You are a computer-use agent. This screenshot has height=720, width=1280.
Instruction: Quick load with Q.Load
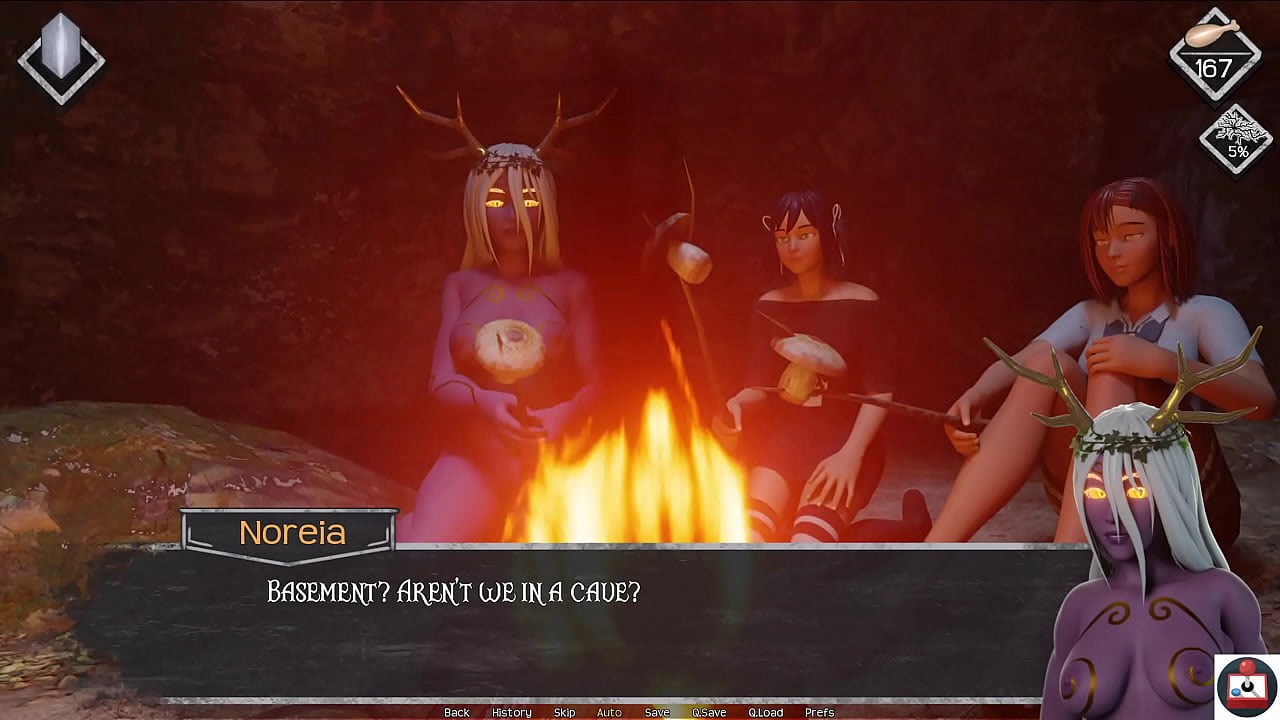[766, 712]
